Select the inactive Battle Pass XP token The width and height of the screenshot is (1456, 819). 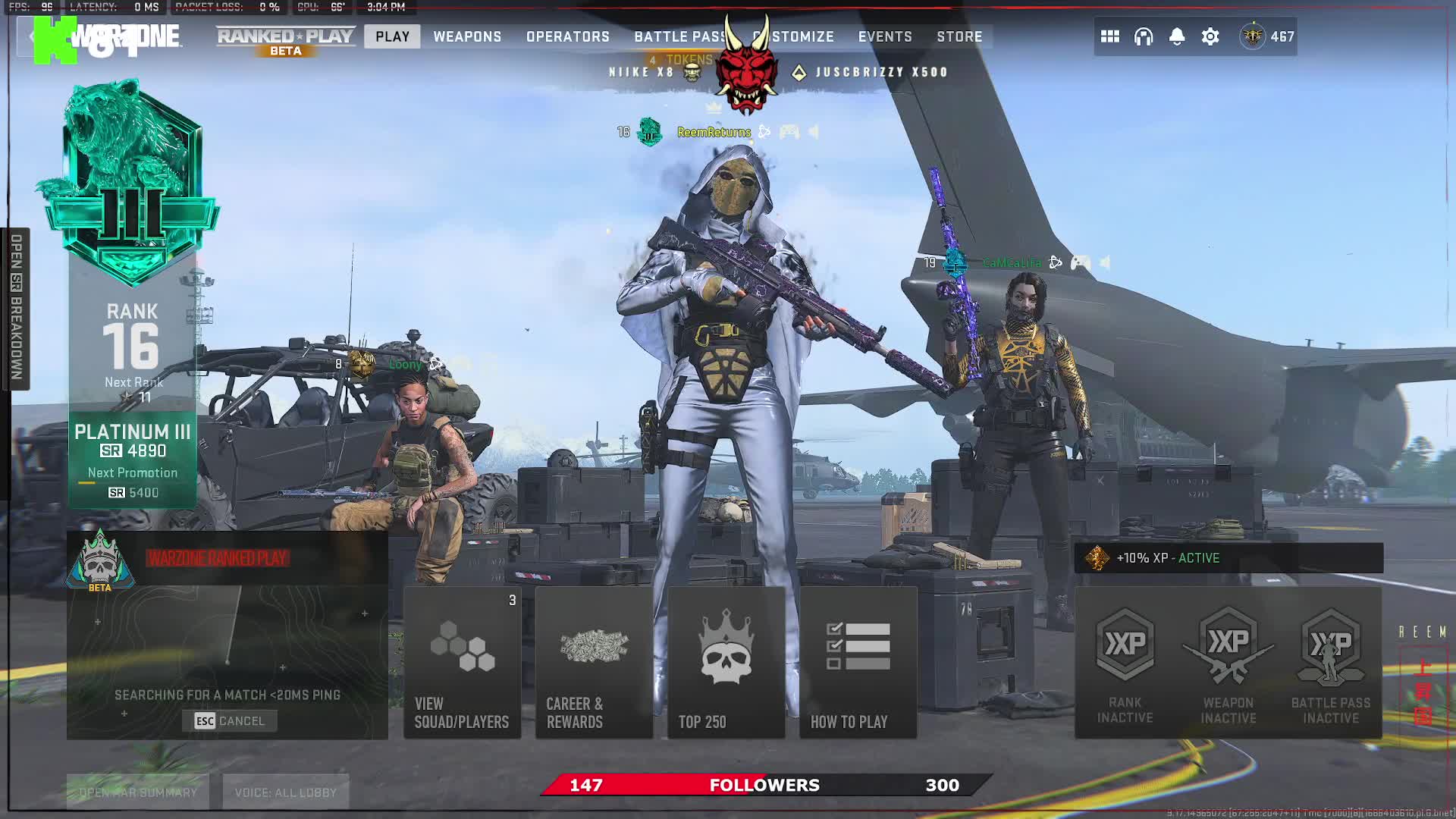1330,664
